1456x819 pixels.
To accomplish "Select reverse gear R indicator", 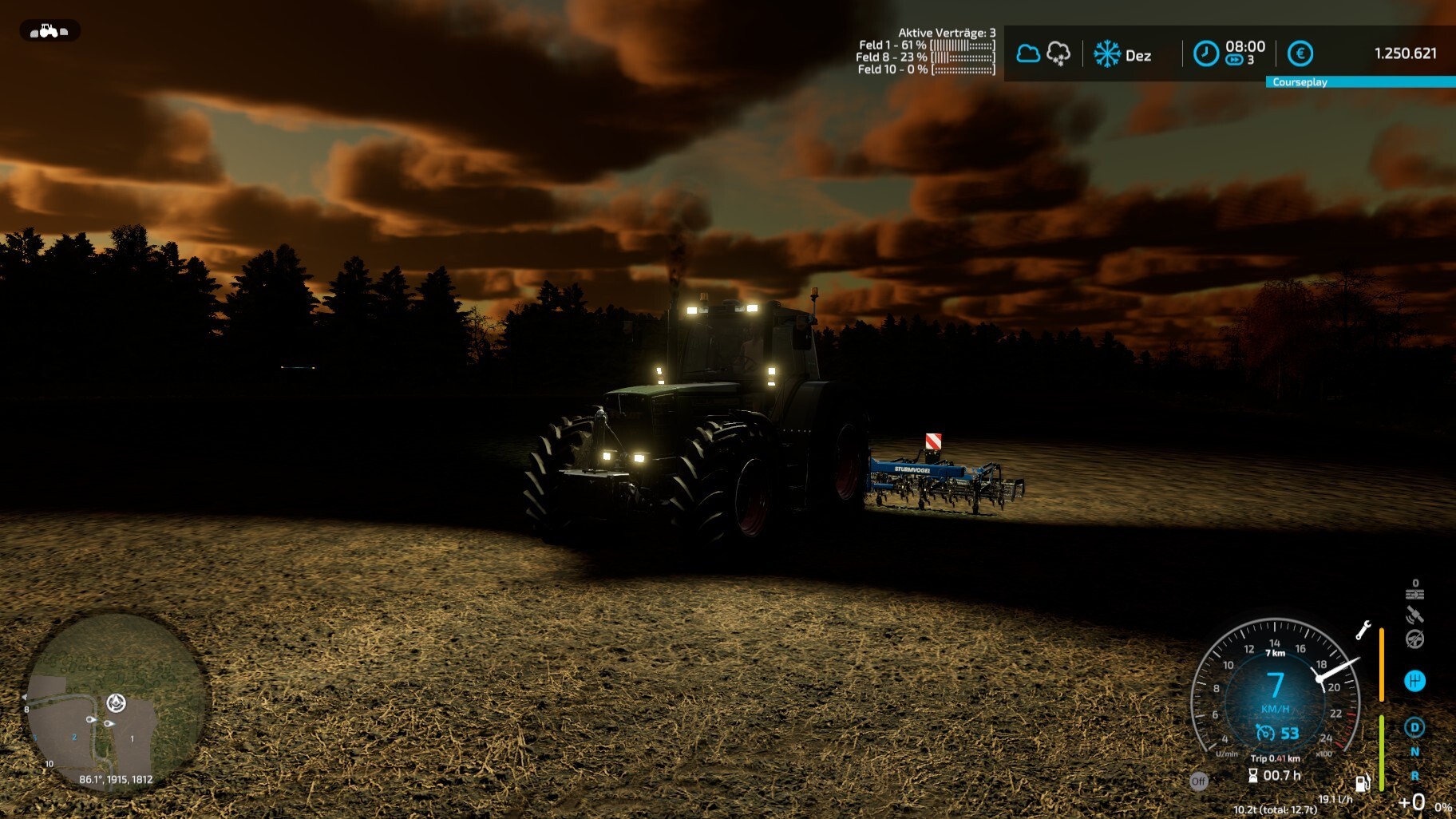I will (1414, 776).
